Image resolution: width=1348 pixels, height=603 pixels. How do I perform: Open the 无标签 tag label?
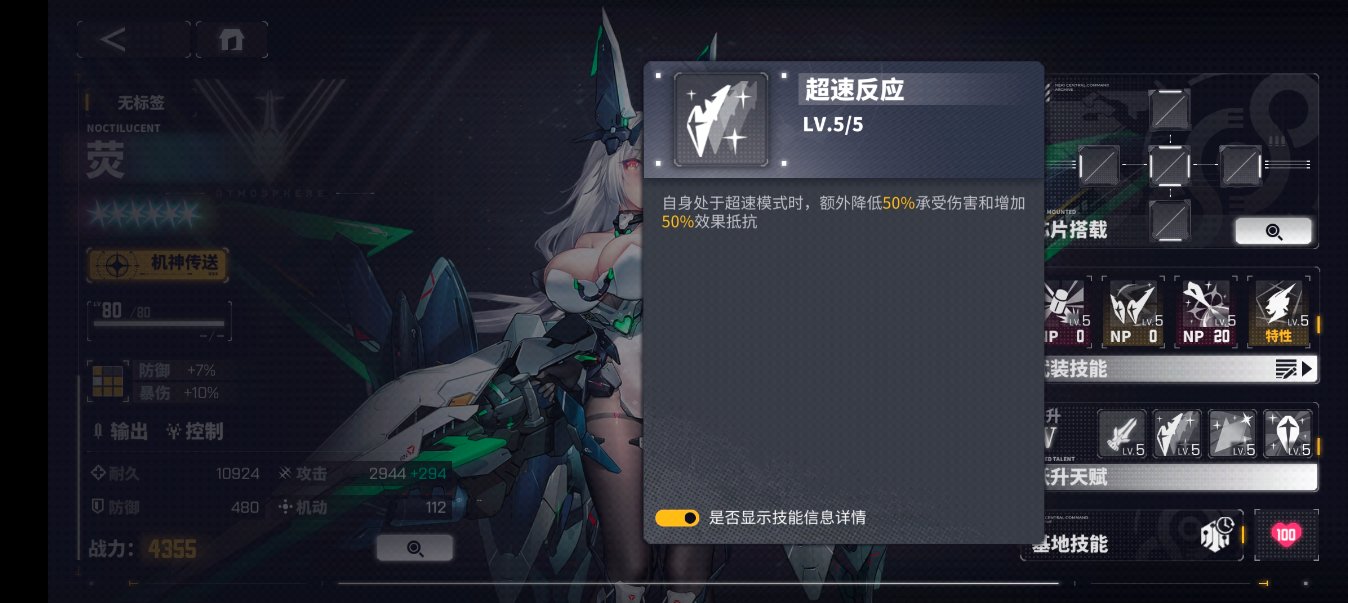[x=140, y=102]
